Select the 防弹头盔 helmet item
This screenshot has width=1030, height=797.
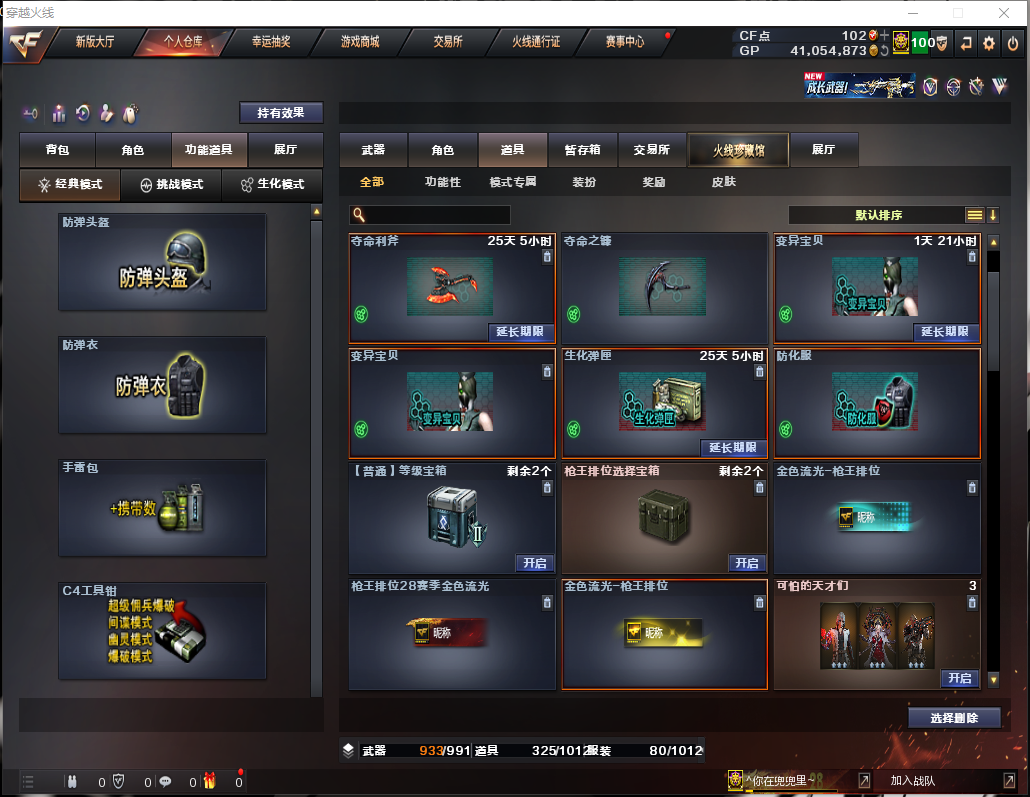coord(162,262)
